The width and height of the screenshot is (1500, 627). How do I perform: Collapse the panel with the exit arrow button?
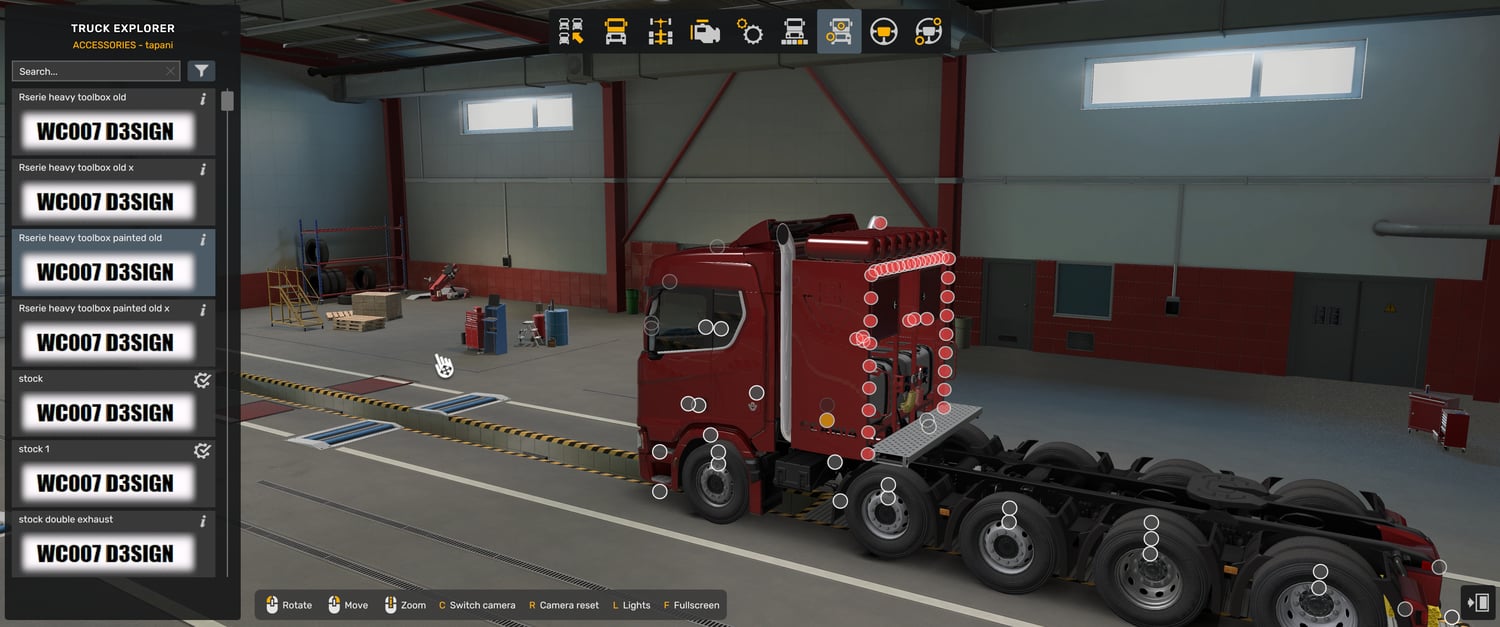(1477, 603)
